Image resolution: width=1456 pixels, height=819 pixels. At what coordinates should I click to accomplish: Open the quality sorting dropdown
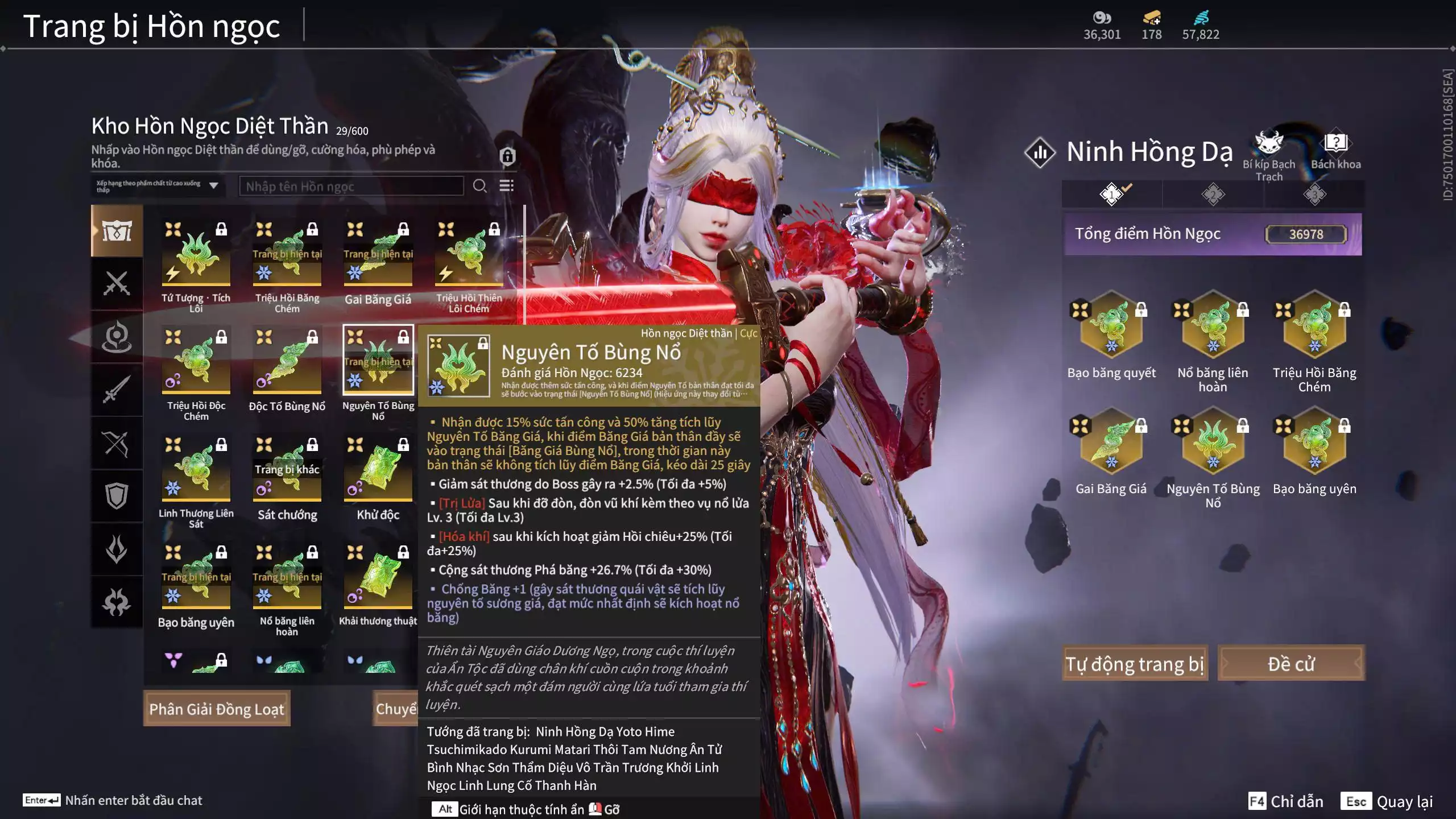pyautogui.click(x=158, y=186)
